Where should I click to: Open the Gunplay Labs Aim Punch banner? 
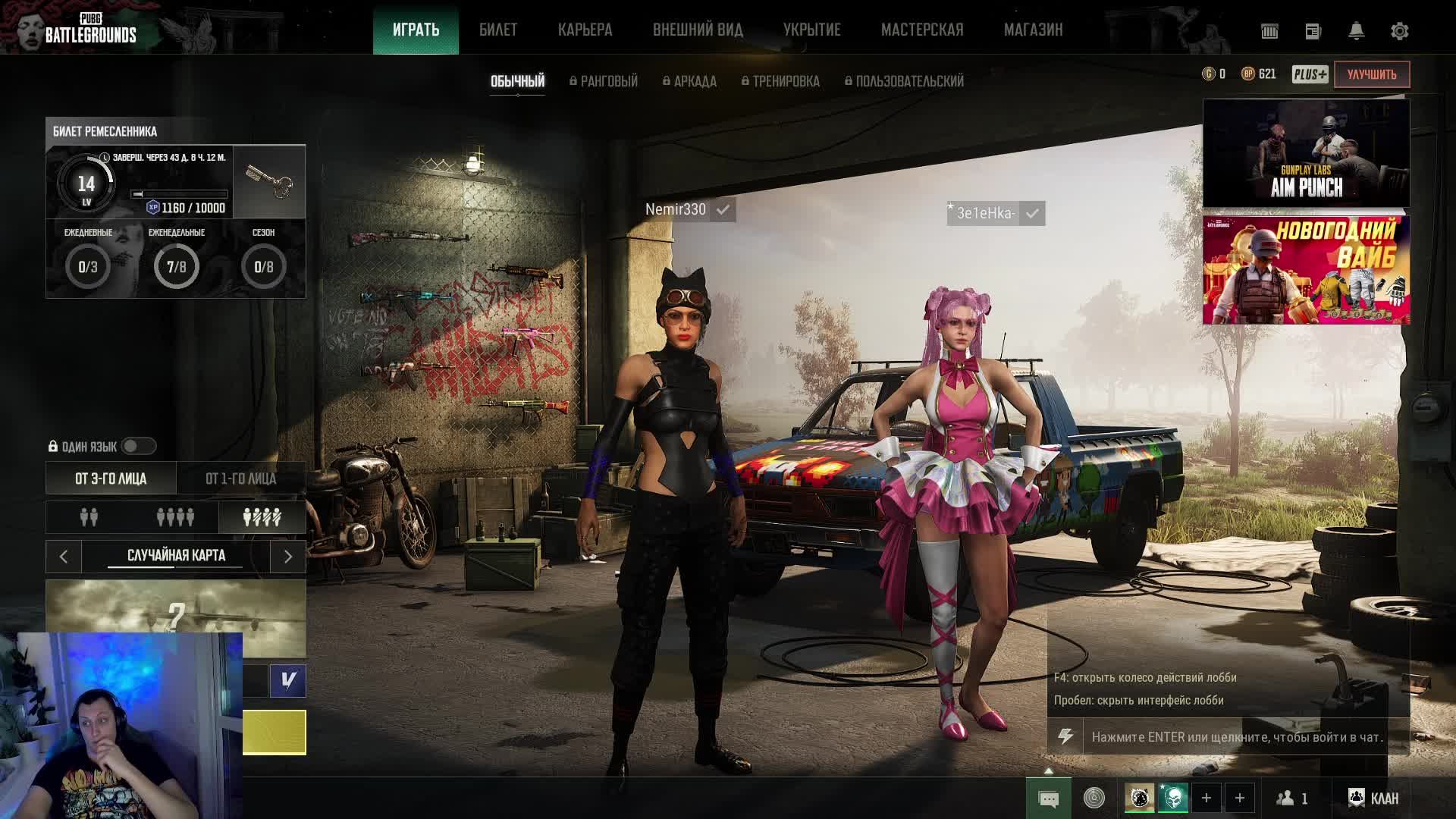(x=1306, y=153)
